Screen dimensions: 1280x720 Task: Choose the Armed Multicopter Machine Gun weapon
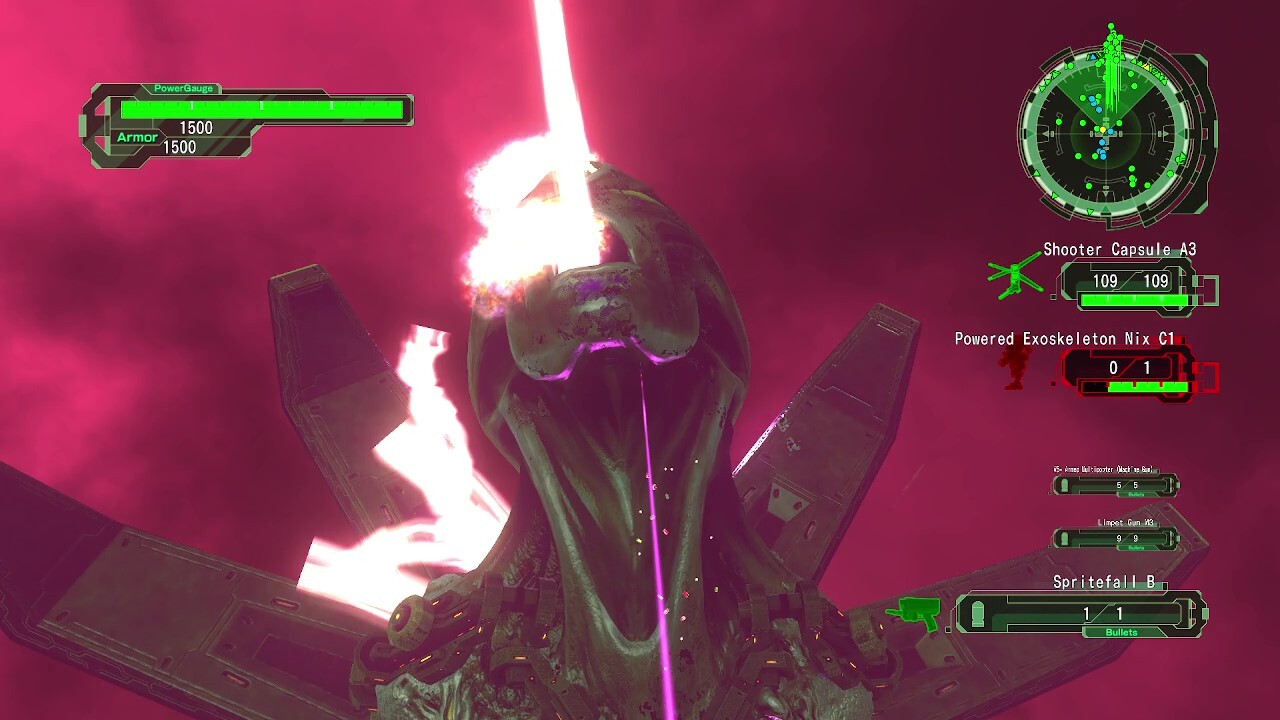[1115, 485]
